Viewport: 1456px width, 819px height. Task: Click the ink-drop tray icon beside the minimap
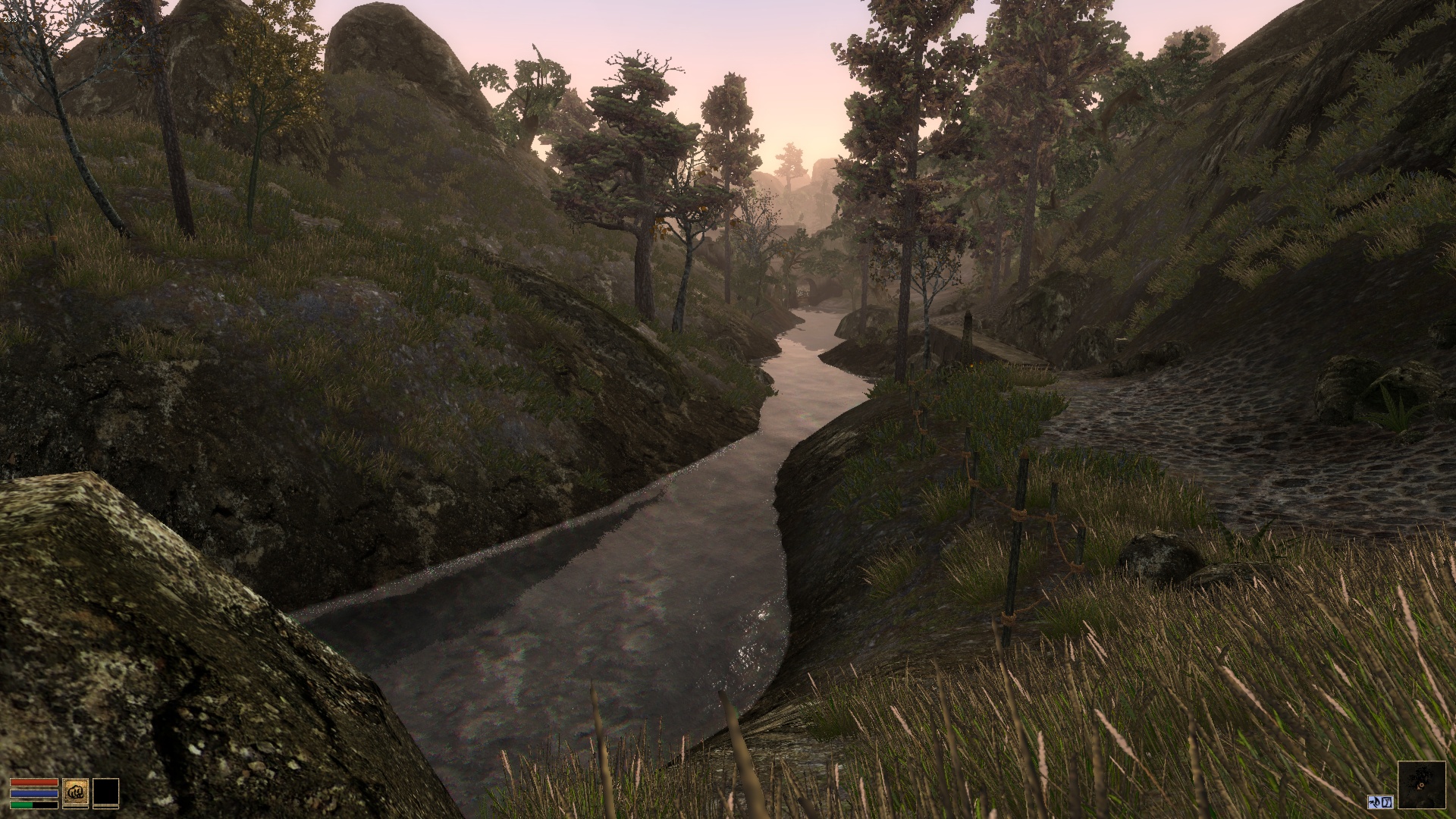(x=1375, y=802)
